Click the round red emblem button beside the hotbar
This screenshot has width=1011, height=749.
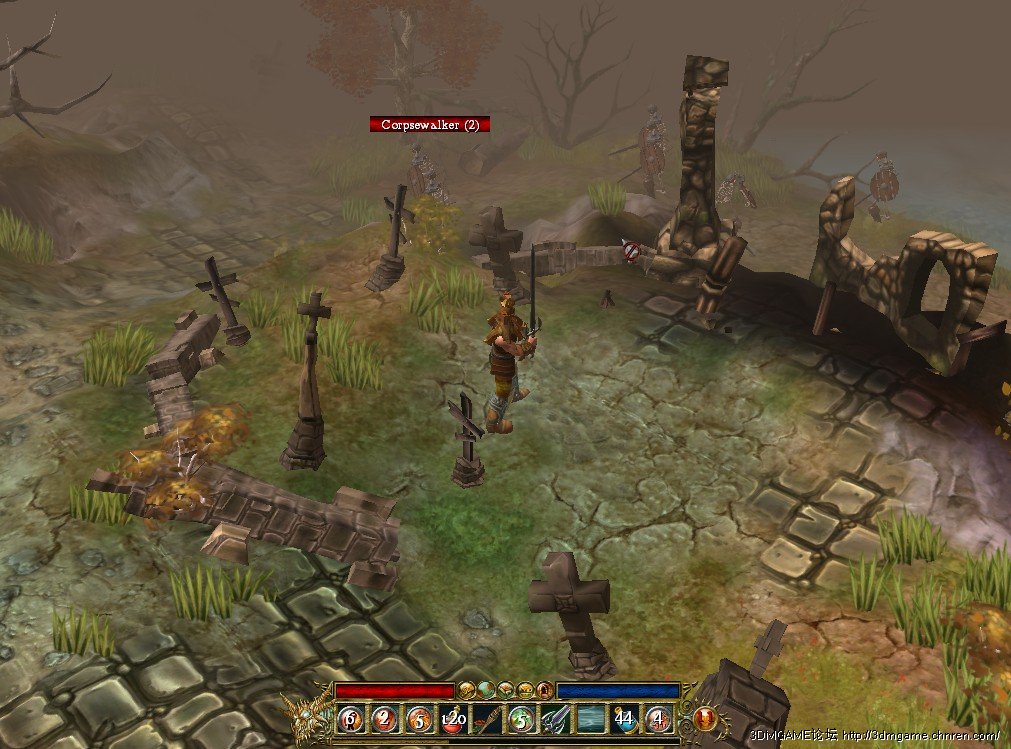click(x=705, y=718)
